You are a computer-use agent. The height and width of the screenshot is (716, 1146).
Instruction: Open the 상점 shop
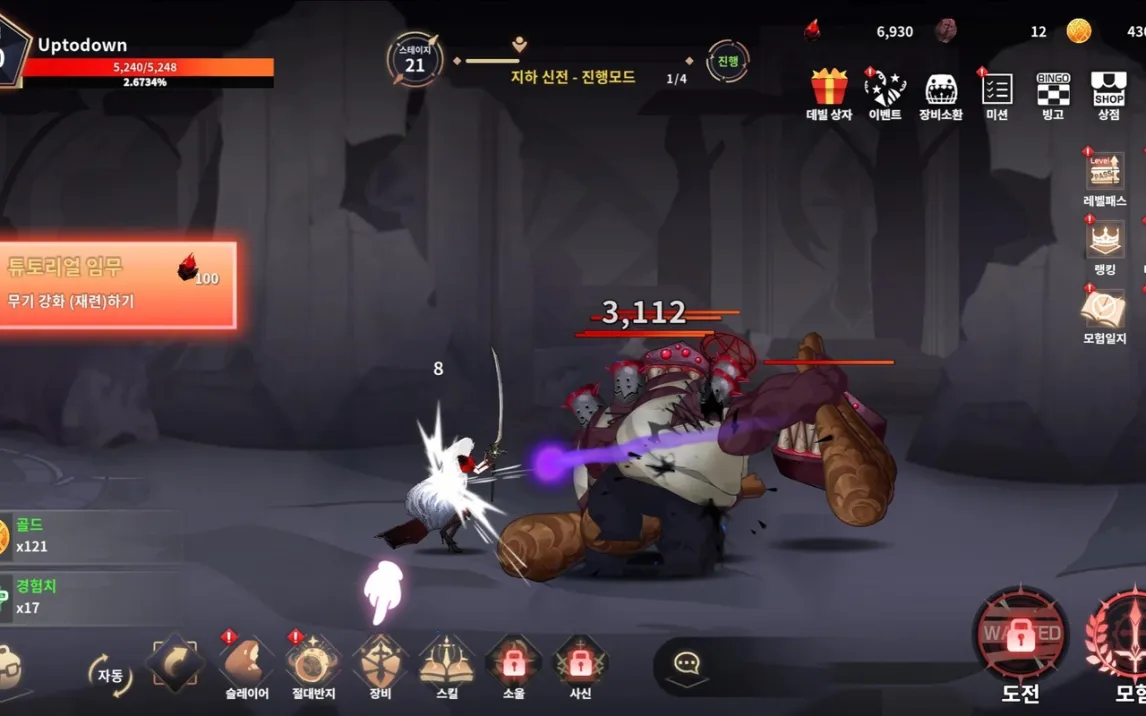click(x=1108, y=90)
